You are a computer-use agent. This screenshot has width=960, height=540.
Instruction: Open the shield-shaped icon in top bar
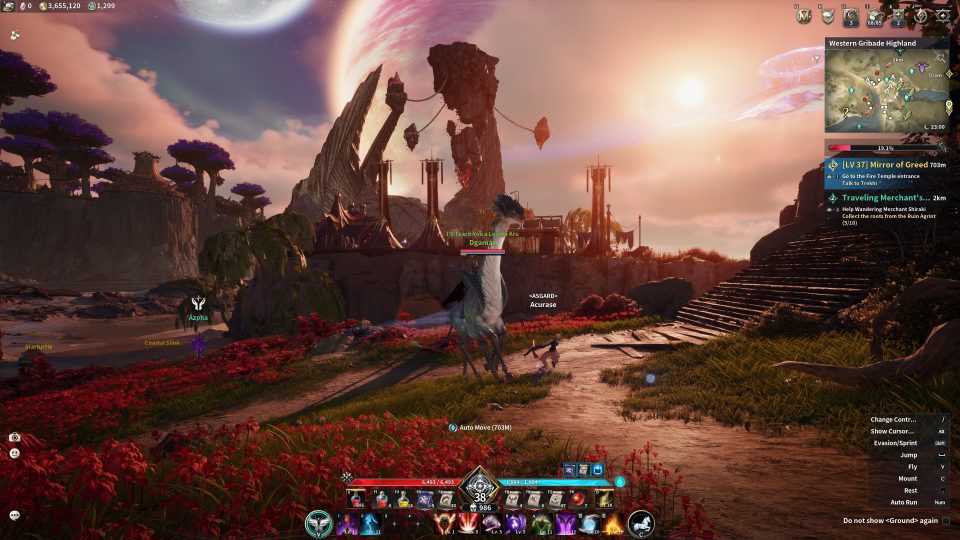827,16
